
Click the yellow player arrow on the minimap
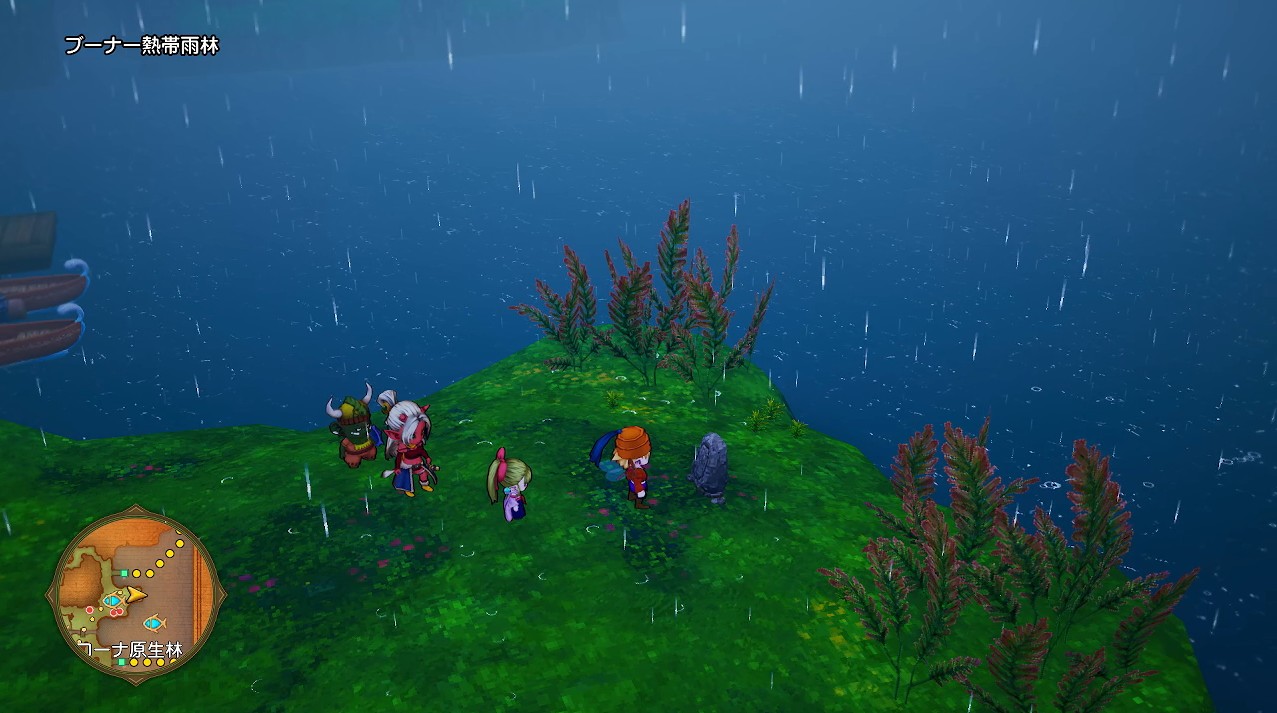click(x=136, y=596)
